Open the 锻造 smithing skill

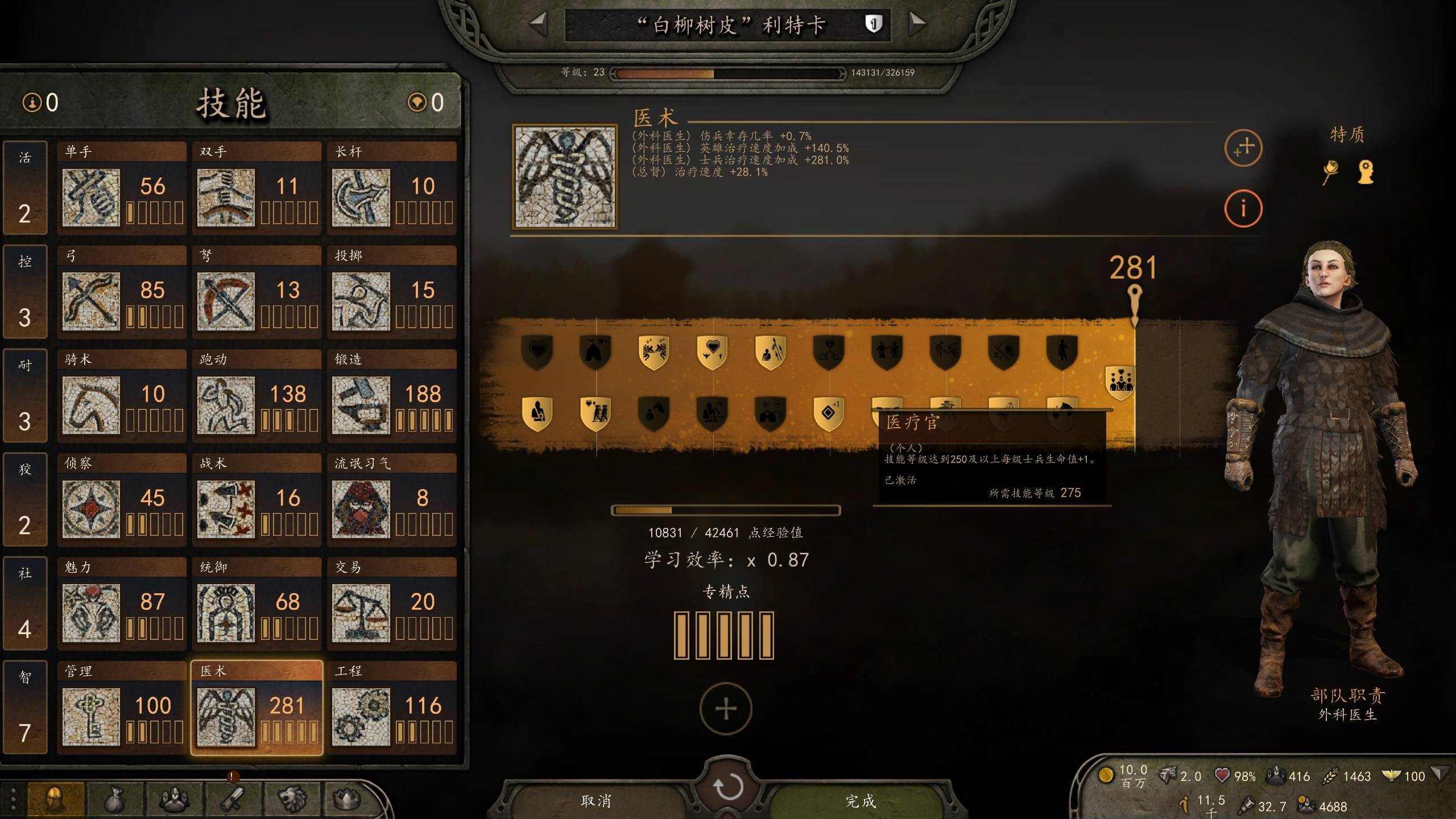[x=392, y=396]
